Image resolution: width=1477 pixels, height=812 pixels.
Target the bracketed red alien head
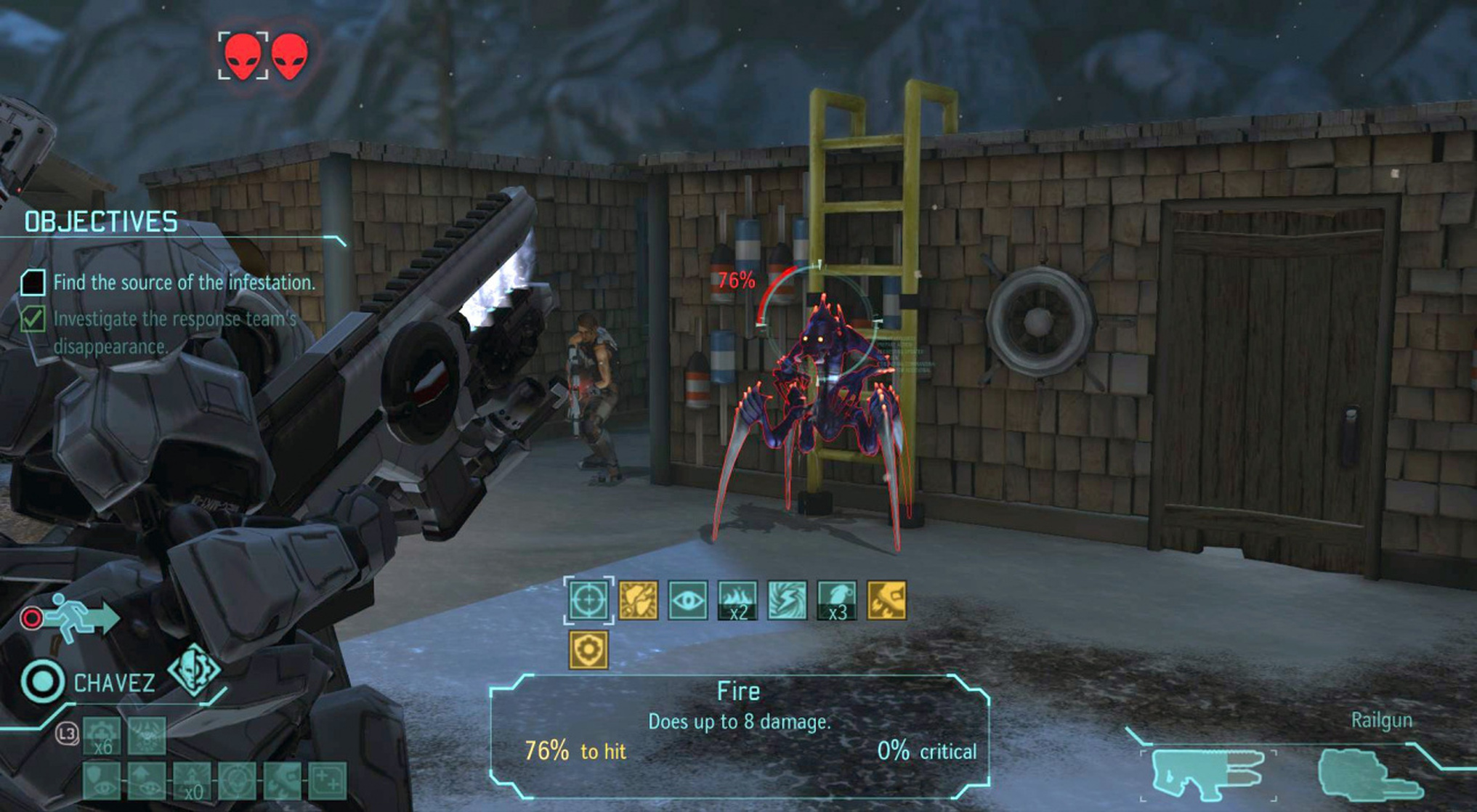point(243,55)
